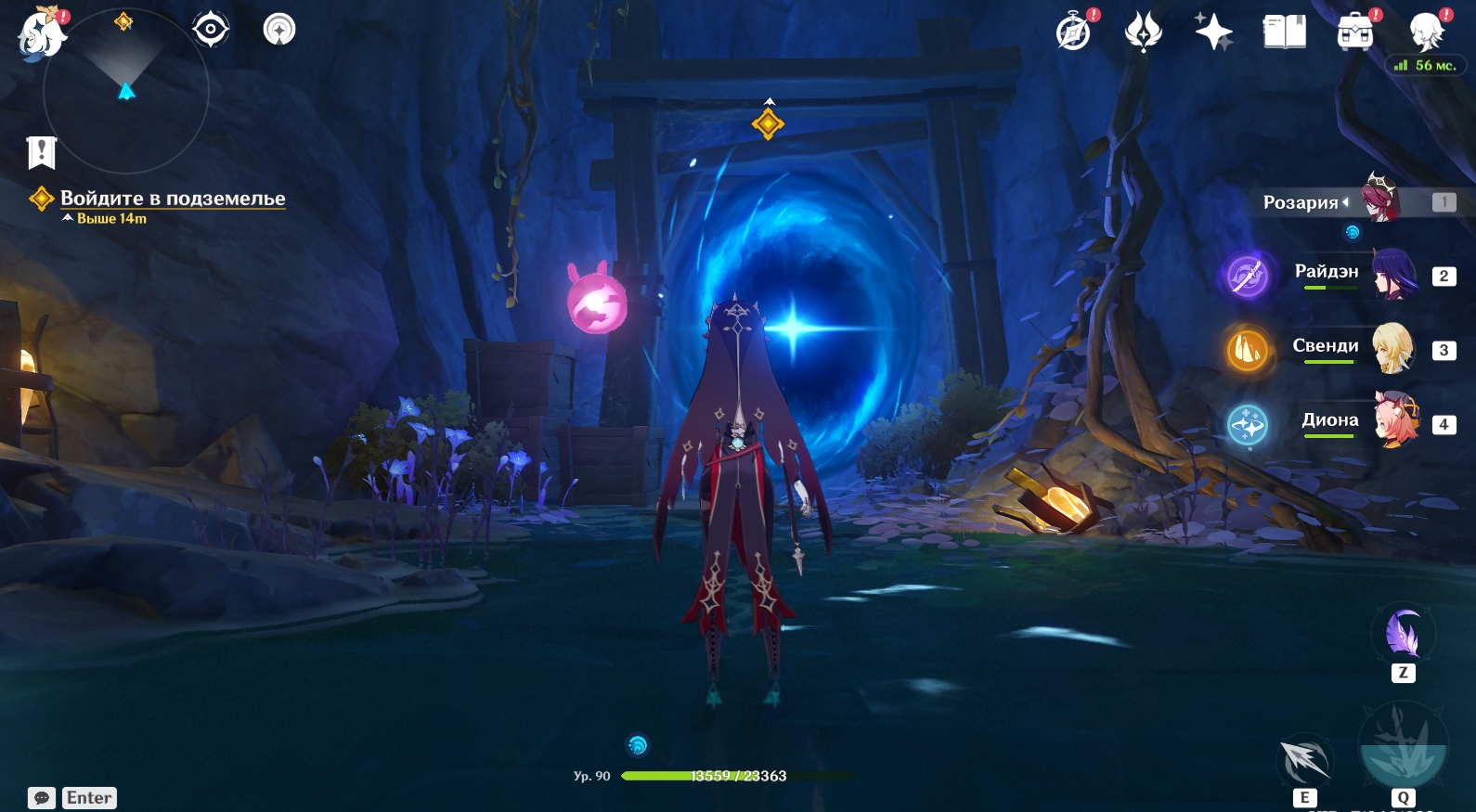The width and height of the screenshot is (1476, 812).
Task: Click the target-shaped icon beside the minimap
Action: (211, 30)
